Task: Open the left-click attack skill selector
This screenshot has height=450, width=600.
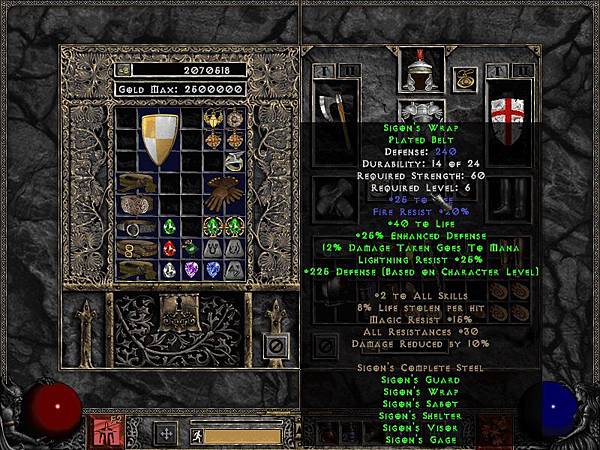Action: tap(103, 433)
